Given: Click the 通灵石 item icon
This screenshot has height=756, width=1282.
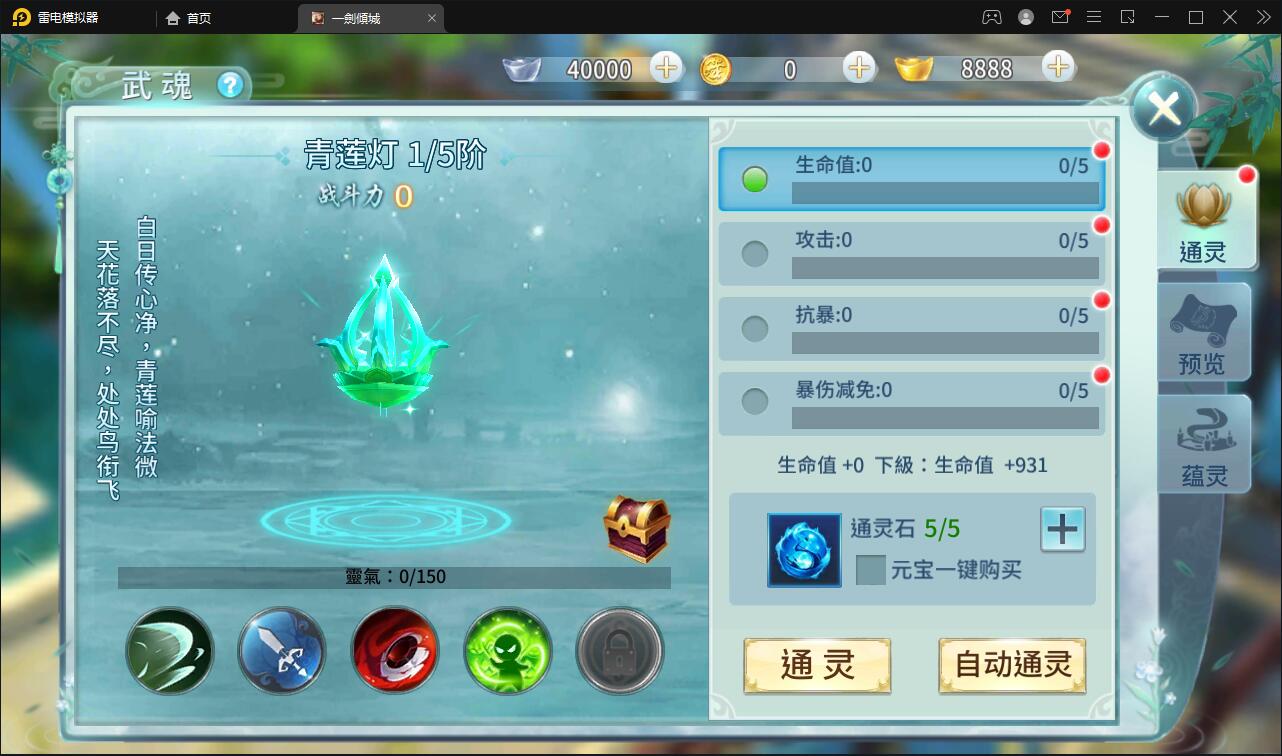Looking at the screenshot, I should coord(803,550).
